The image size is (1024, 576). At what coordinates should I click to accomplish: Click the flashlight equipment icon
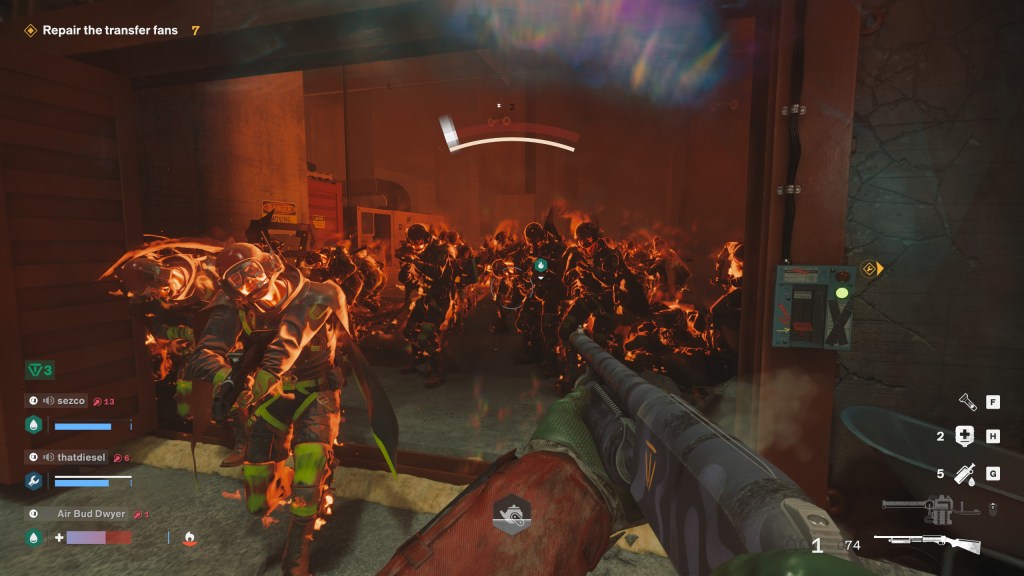[x=968, y=402]
